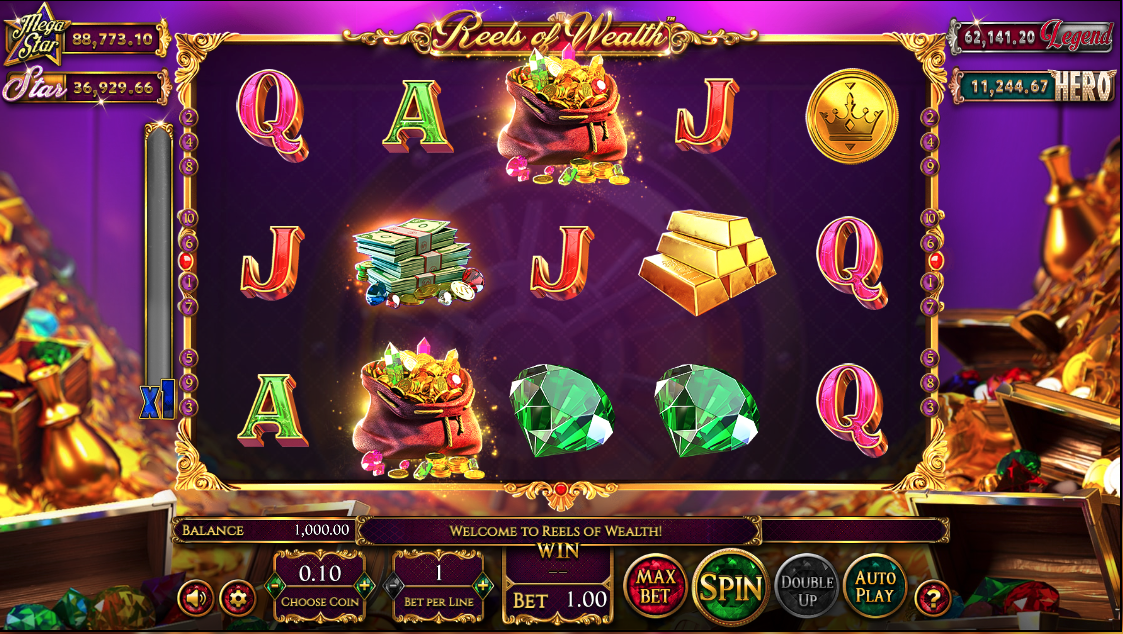Toggle the sound speaker icon
The image size is (1123, 634).
[x=196, y=598]
